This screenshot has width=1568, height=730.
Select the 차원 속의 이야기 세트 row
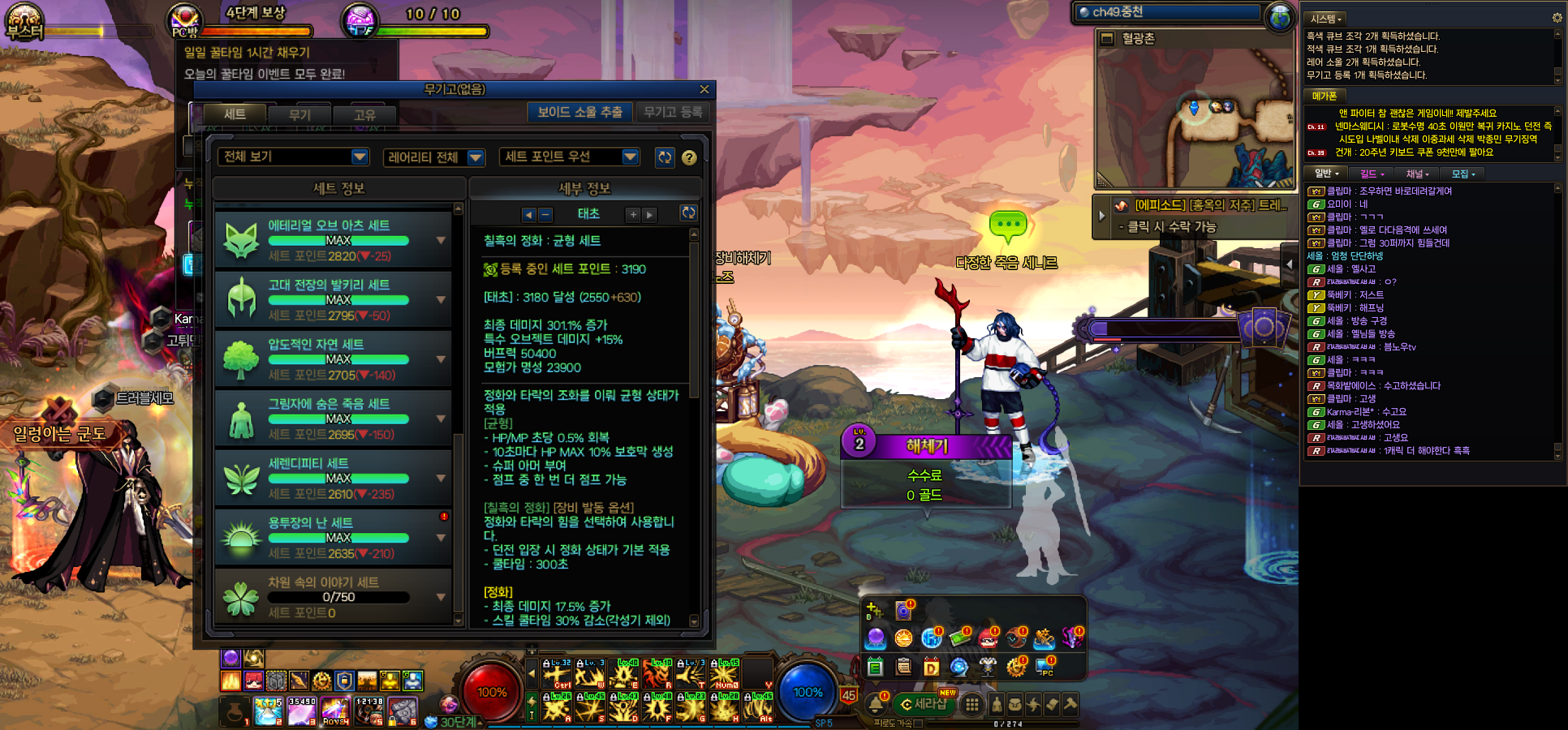click(x=334, y=597)
